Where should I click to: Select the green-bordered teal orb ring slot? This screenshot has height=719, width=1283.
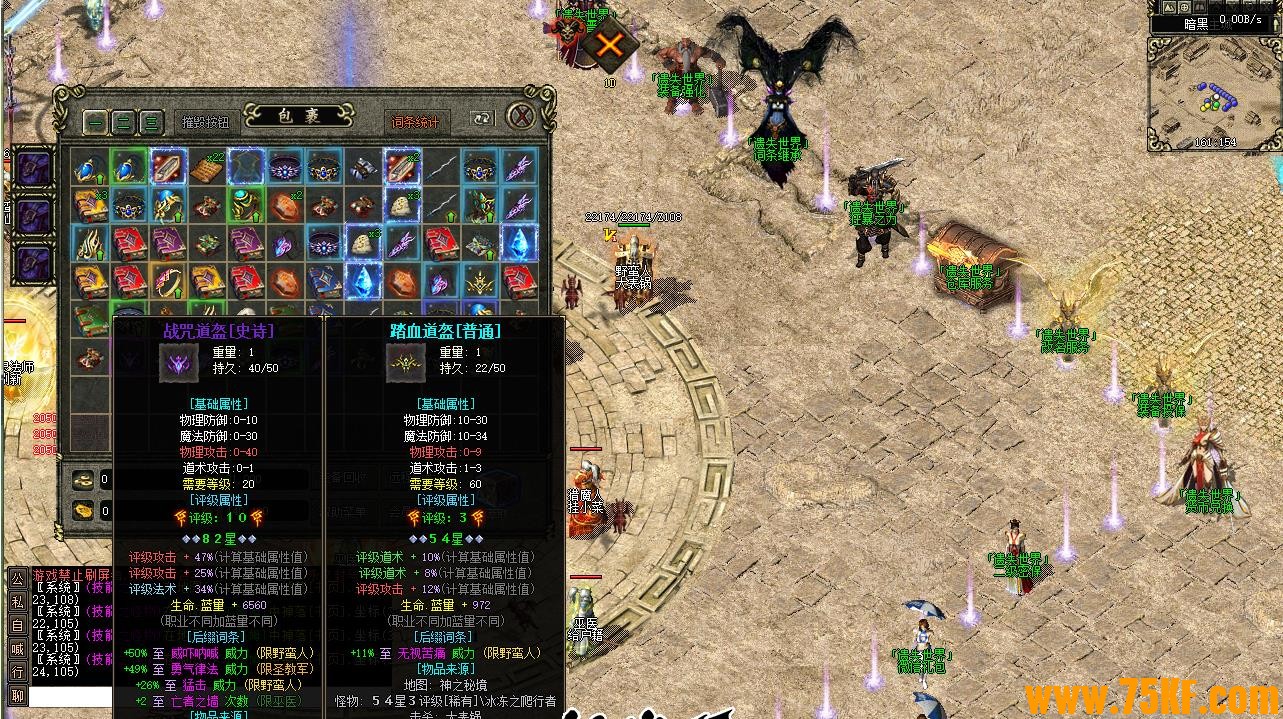click(245, 205)
